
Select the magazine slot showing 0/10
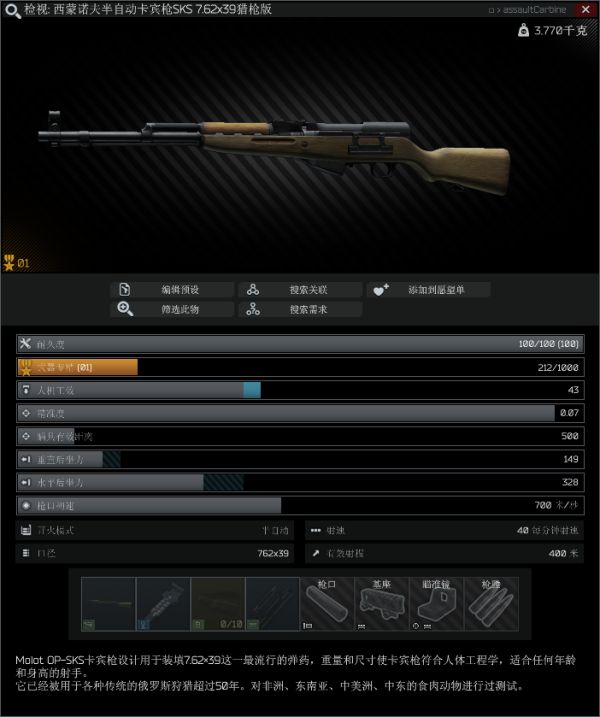tap(217, 604)
